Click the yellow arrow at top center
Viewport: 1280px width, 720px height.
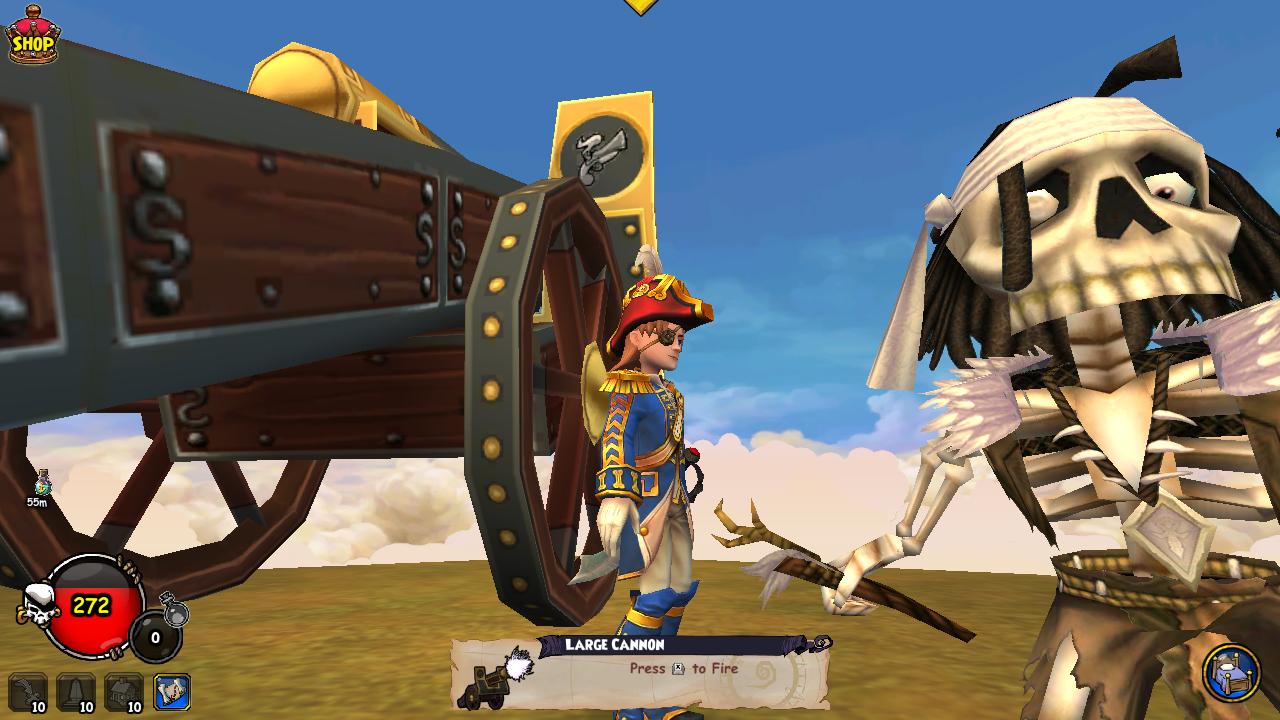click(x=640, y=6)
